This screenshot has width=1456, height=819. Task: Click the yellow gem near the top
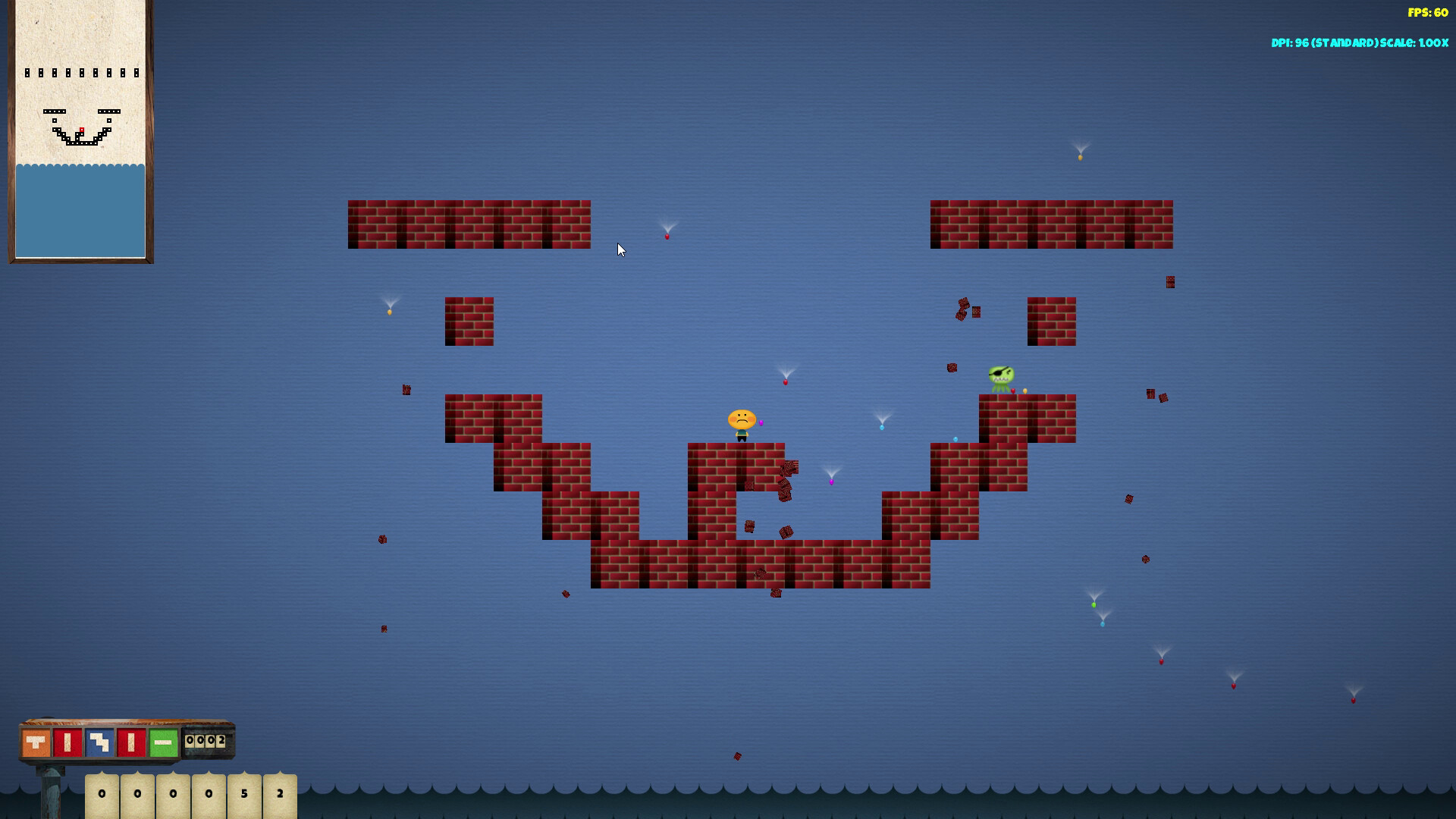1080,158
